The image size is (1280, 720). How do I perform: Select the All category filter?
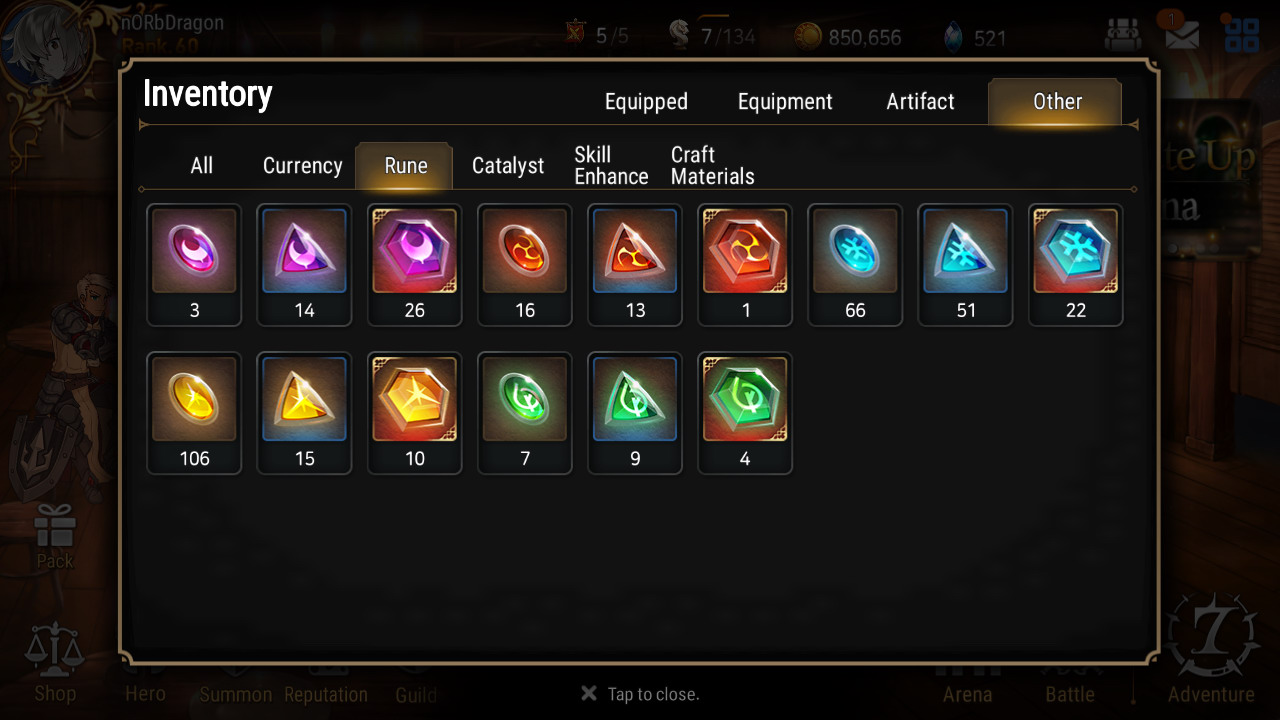click(202, 166)
